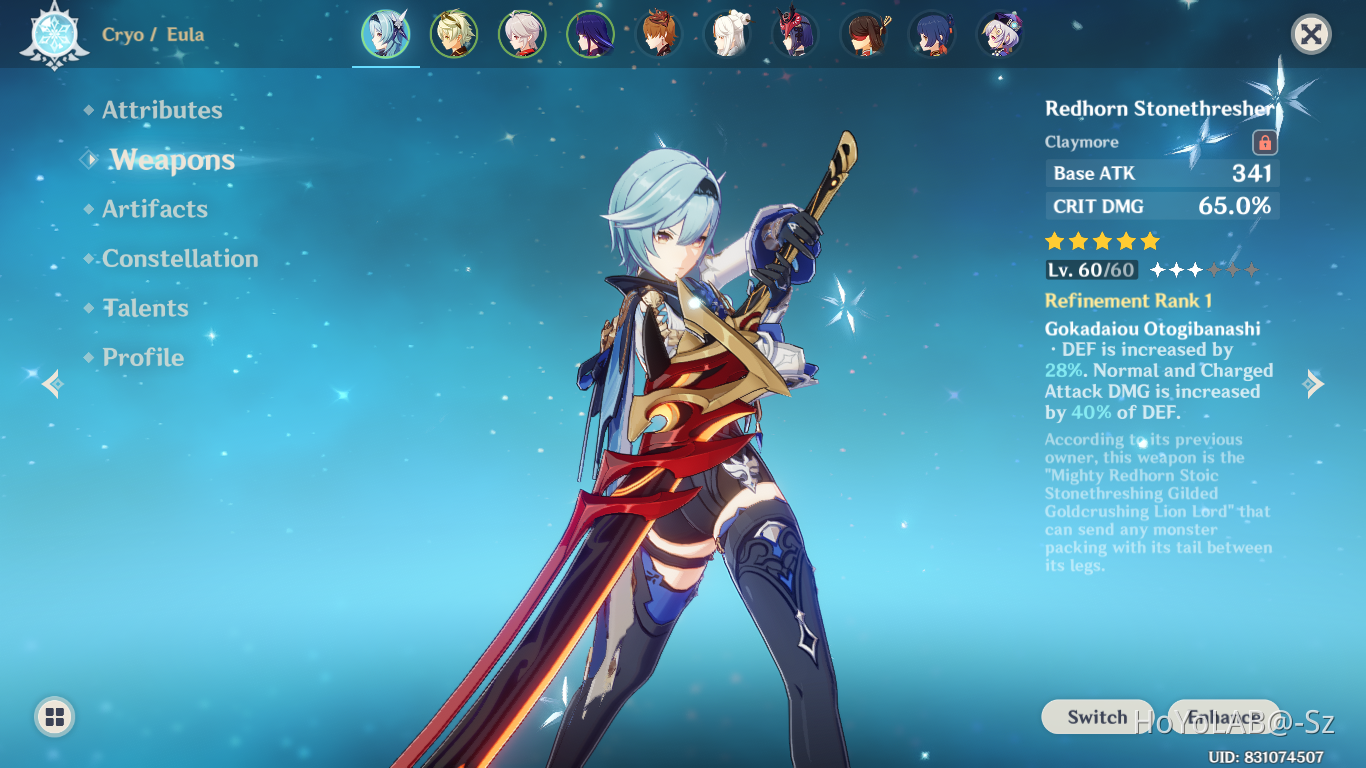Select Kujou Sara's masked portrait
Viewport: 1366px width, 768px height.
(794, 33)
